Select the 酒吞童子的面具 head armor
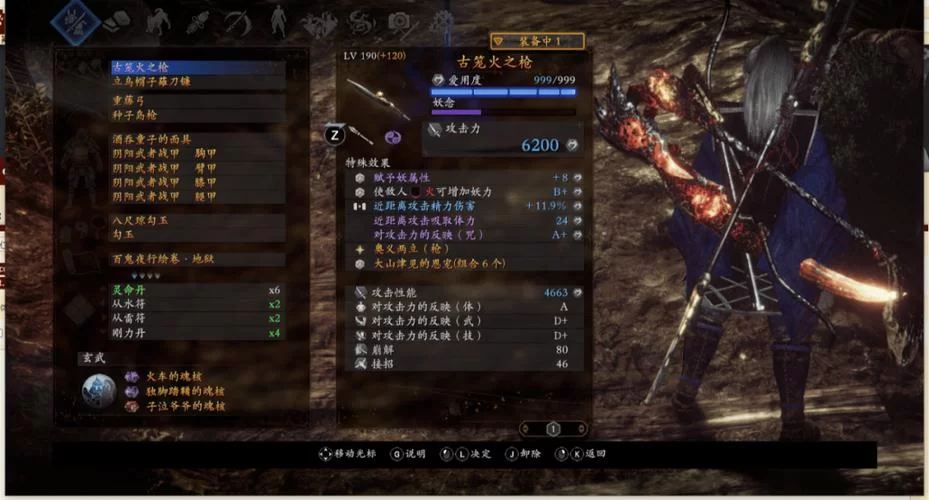The height and width of the screenshot is (500, 929). [195, 139]
